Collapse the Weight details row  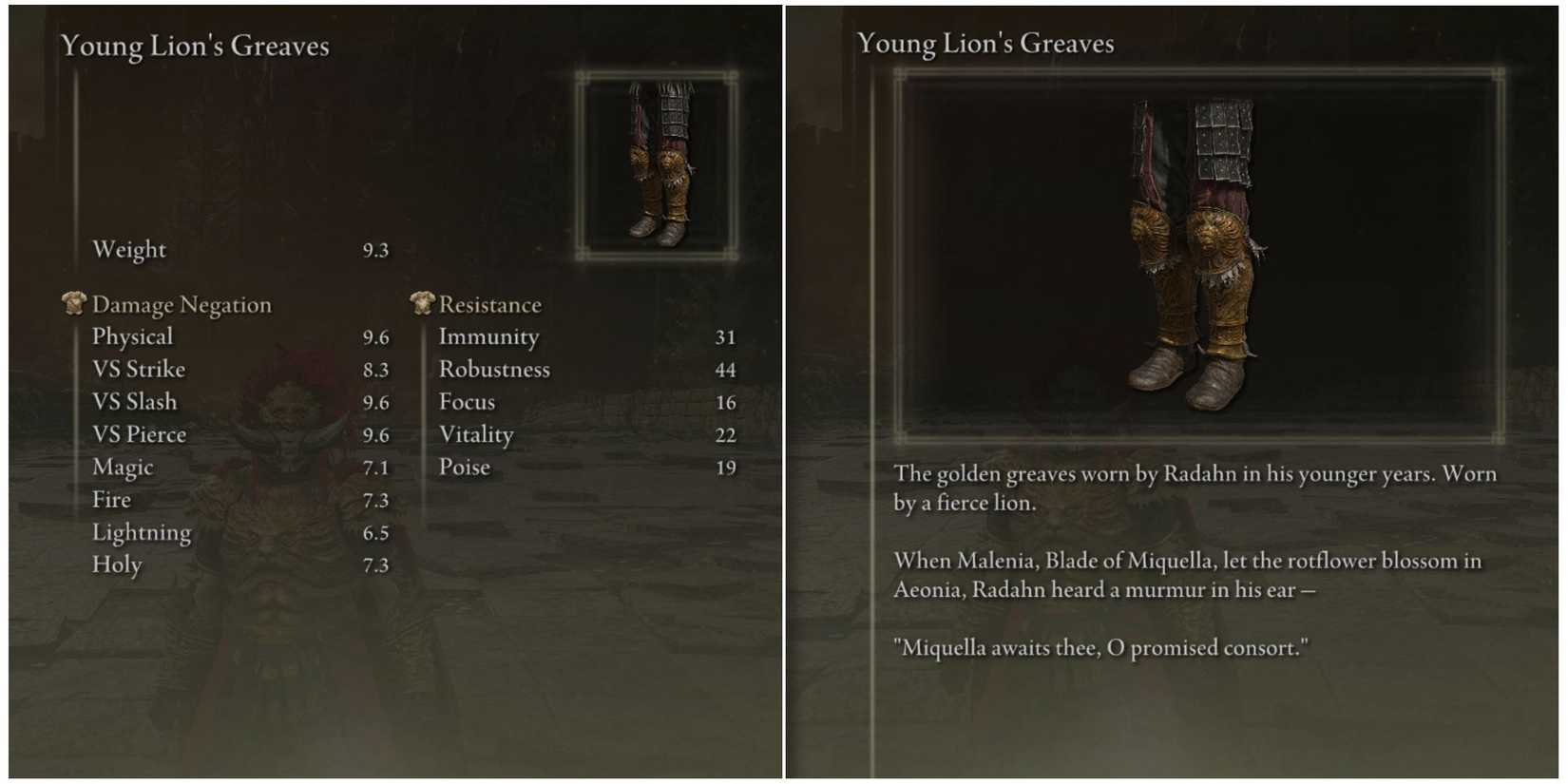[x=130, y=249]
